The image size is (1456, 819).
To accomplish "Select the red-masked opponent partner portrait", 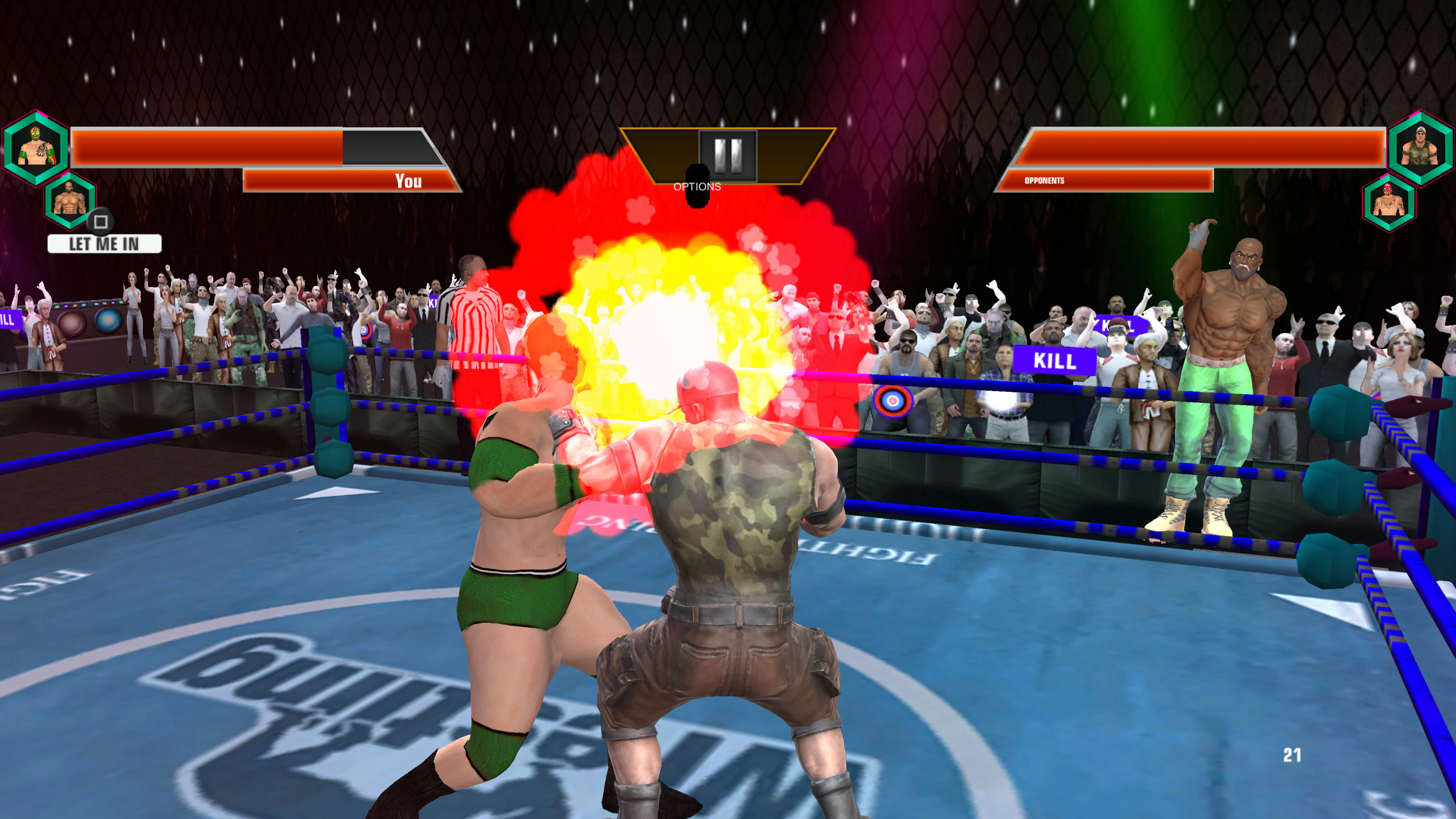I will [x=1389, y=202].
